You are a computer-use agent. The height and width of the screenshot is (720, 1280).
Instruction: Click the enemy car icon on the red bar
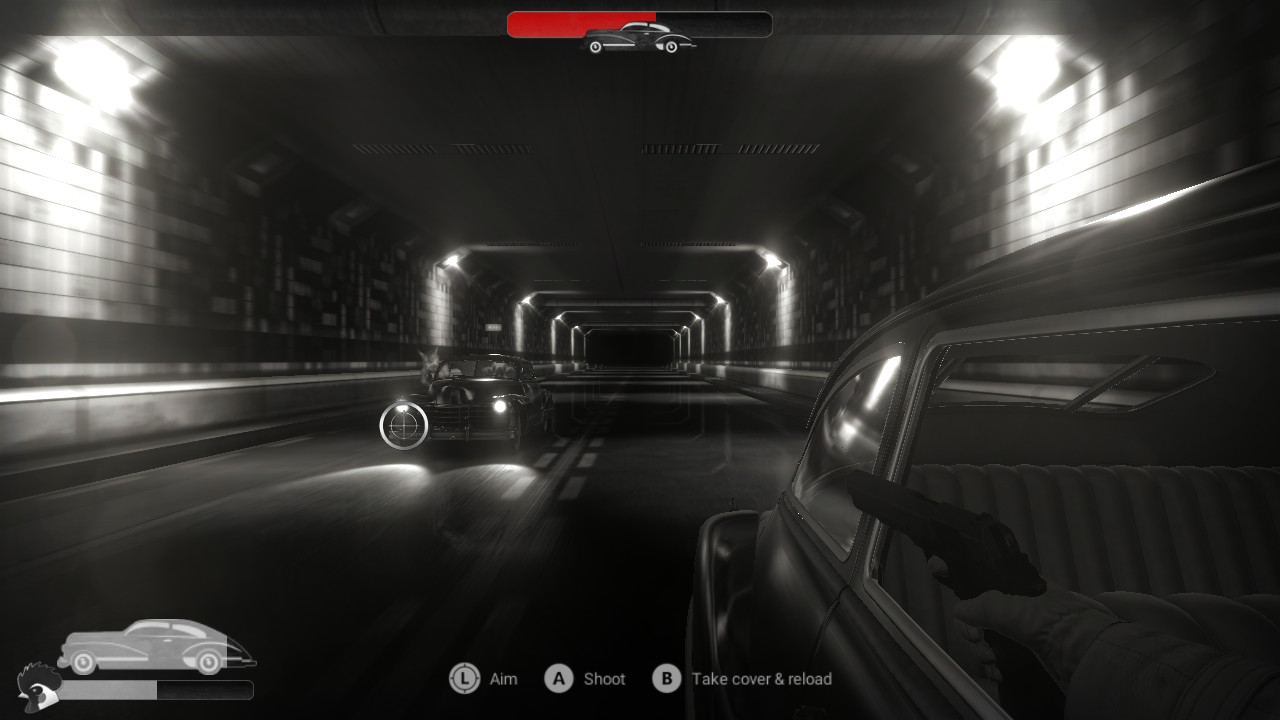click(639, 38)
